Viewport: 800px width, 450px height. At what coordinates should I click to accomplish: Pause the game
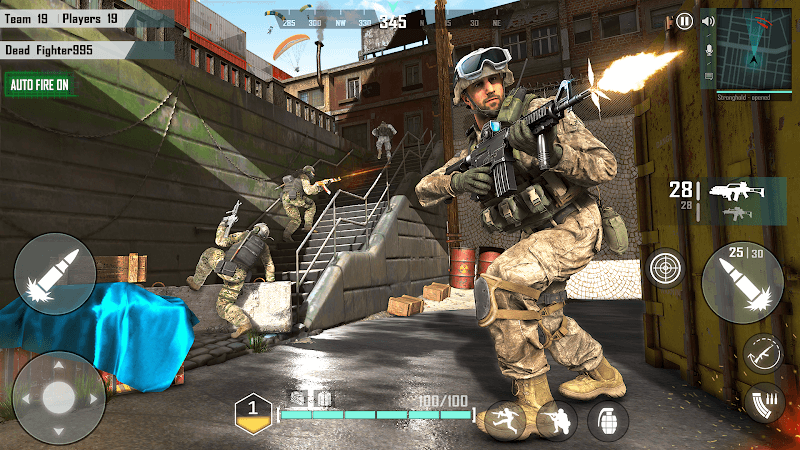[684, 20]
